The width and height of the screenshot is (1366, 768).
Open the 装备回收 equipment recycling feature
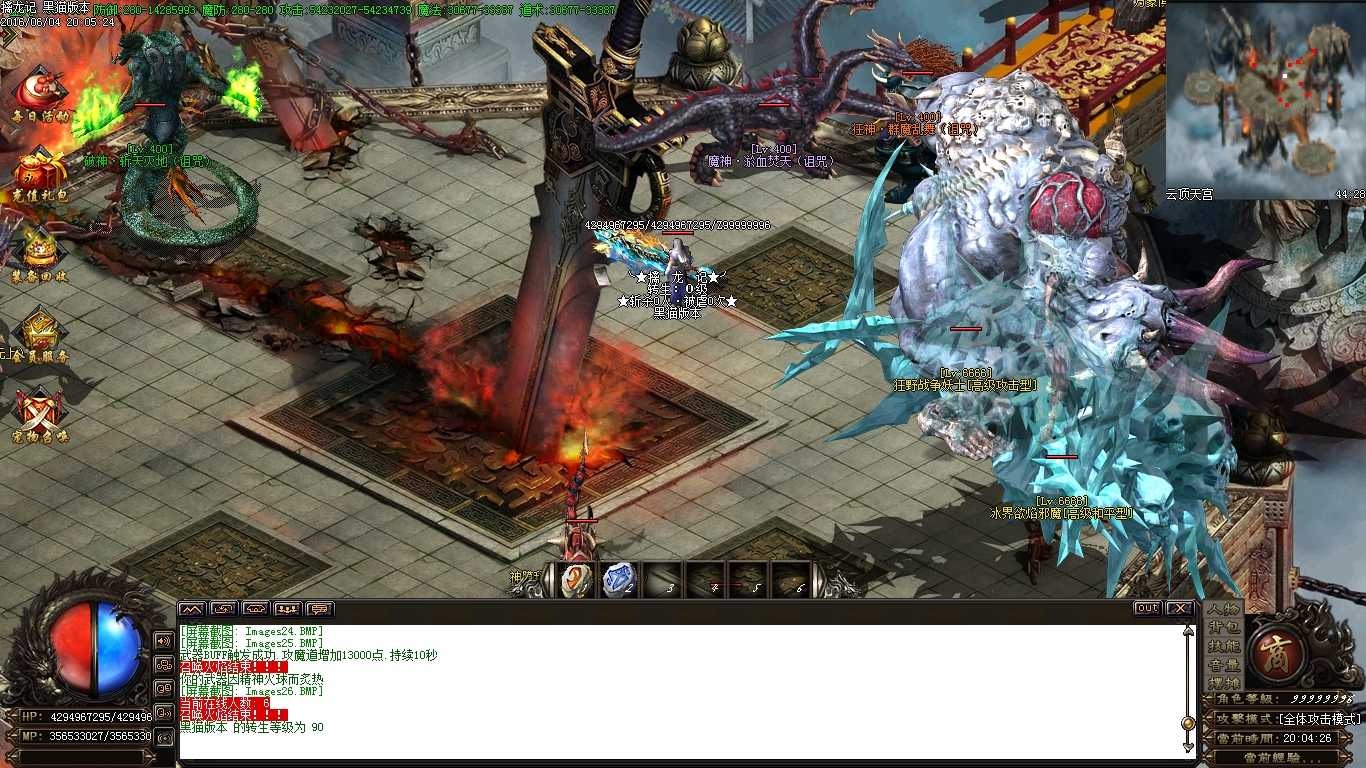(x=38, y=247)
